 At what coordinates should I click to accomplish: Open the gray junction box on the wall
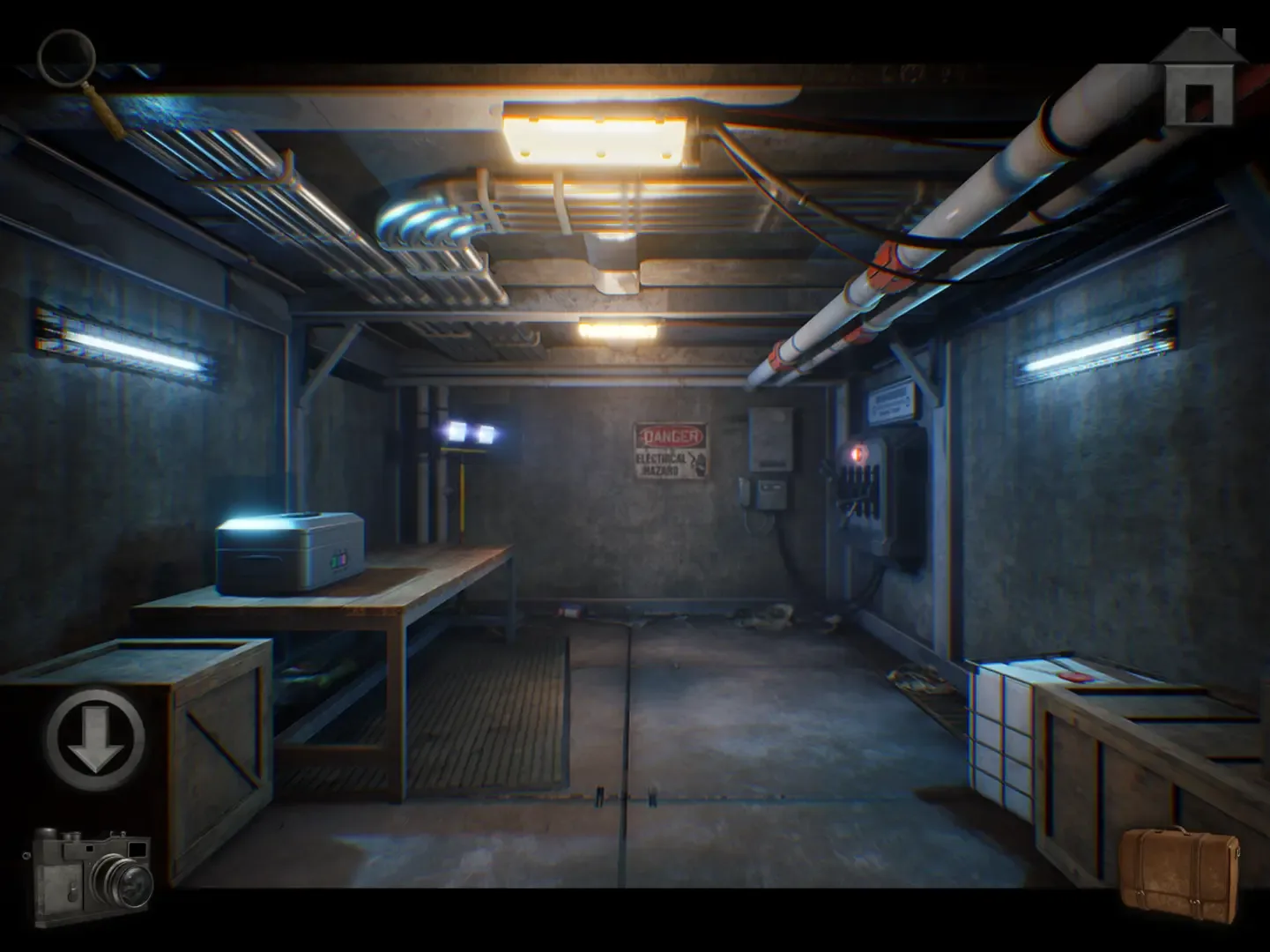coord(770,436)
